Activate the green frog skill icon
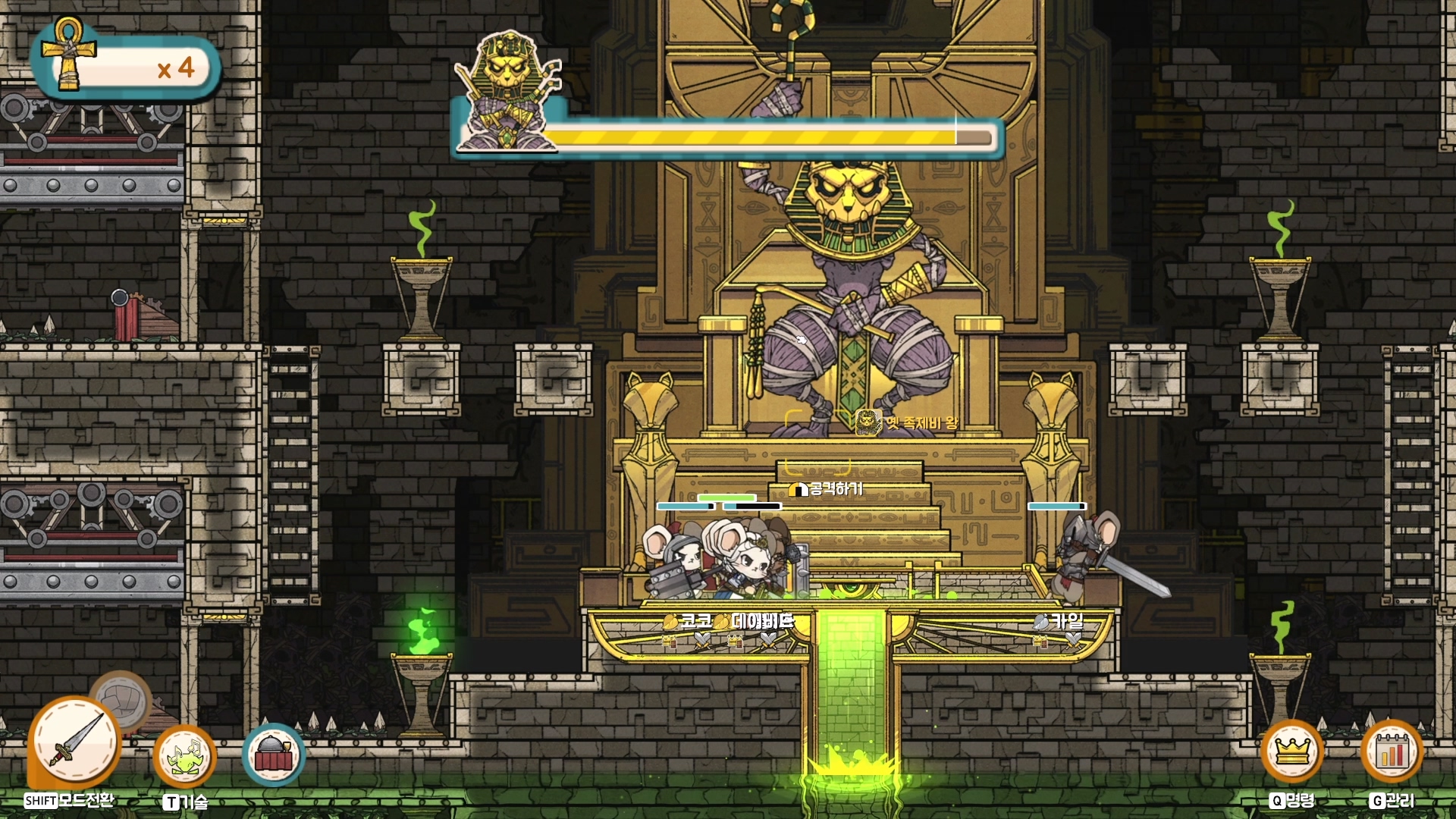The width and height of the screenshot is (1456, 819). (184, 757)
